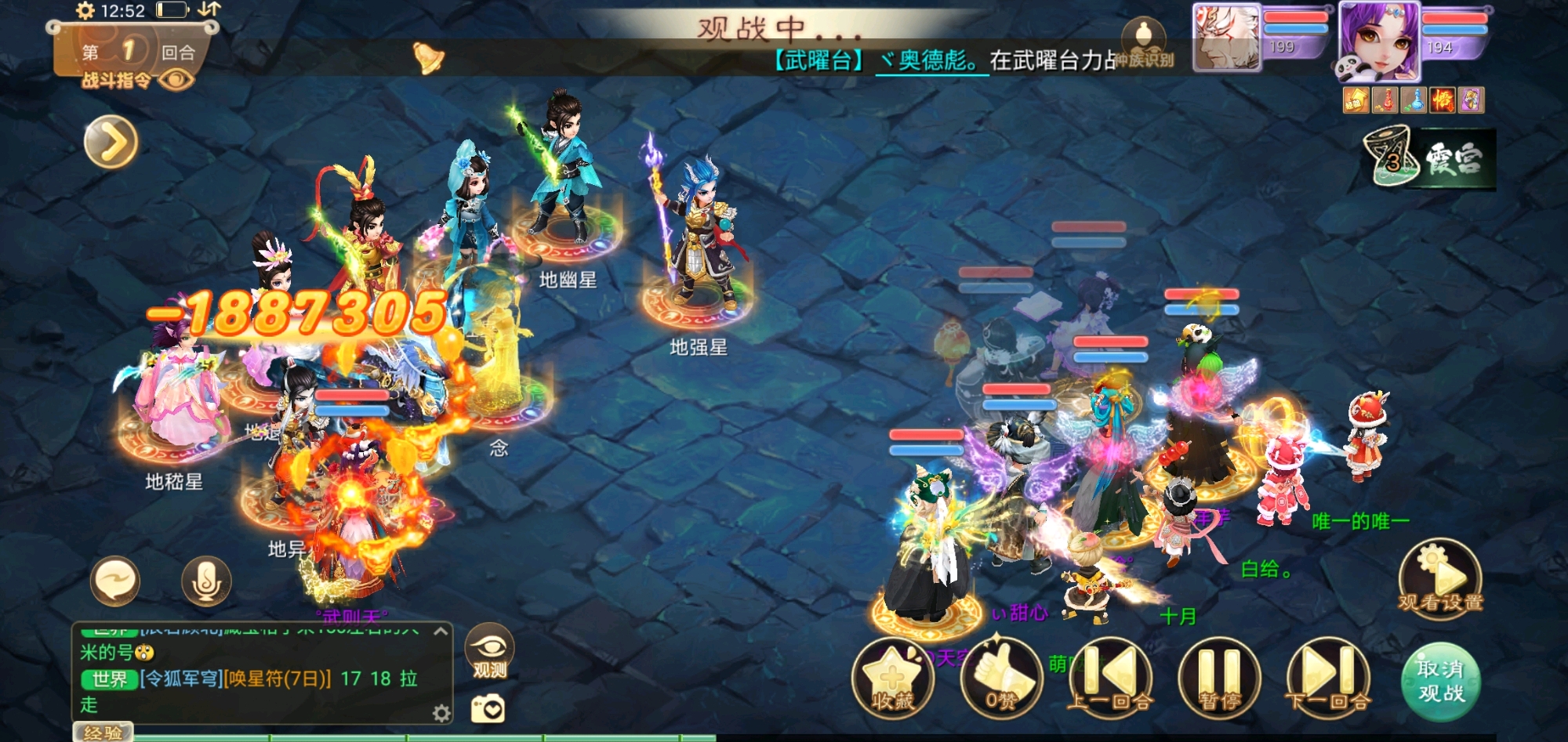Viewport: 1568px width, 742px height.
Task: Expand the yellow arrow side panel
Action: pos(111,142)
